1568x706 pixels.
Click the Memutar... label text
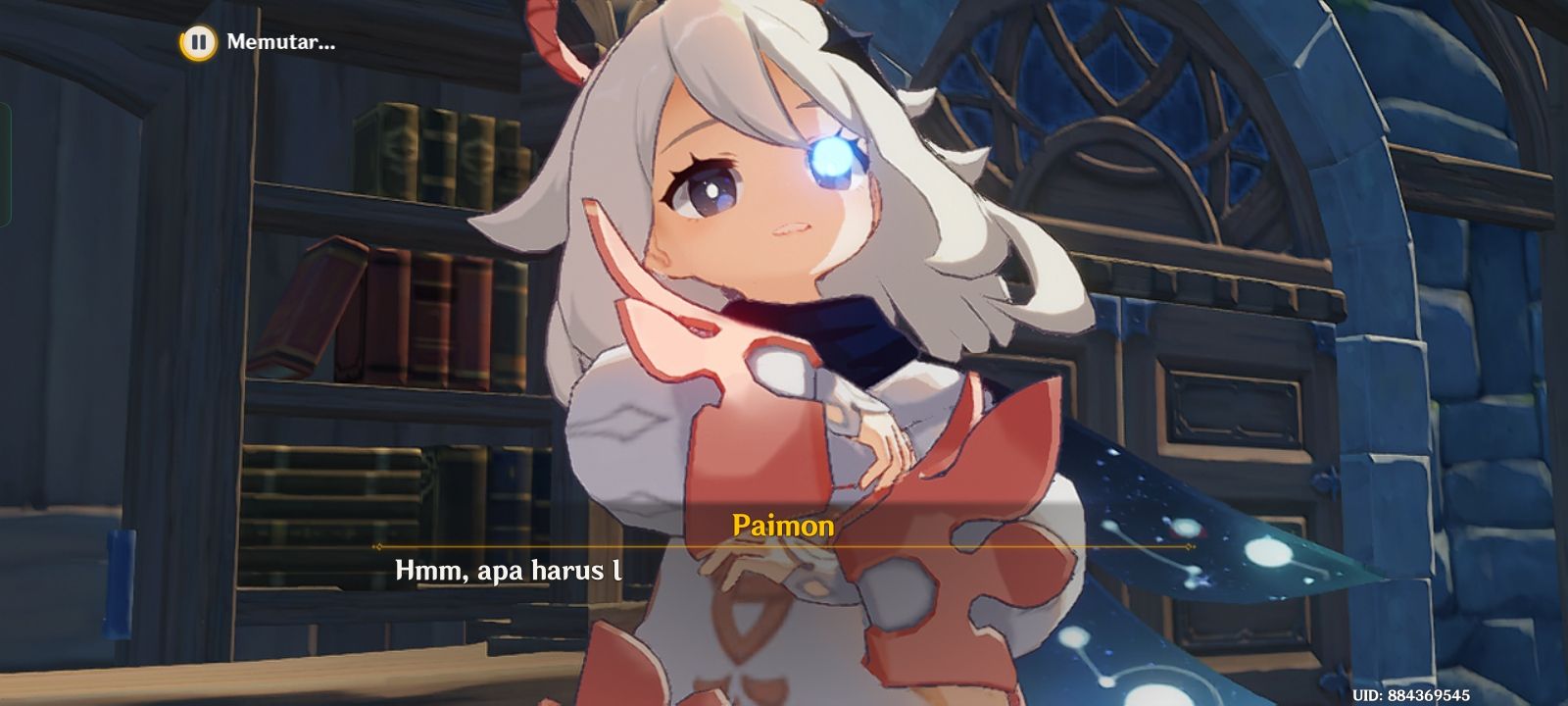pos(281,42)
